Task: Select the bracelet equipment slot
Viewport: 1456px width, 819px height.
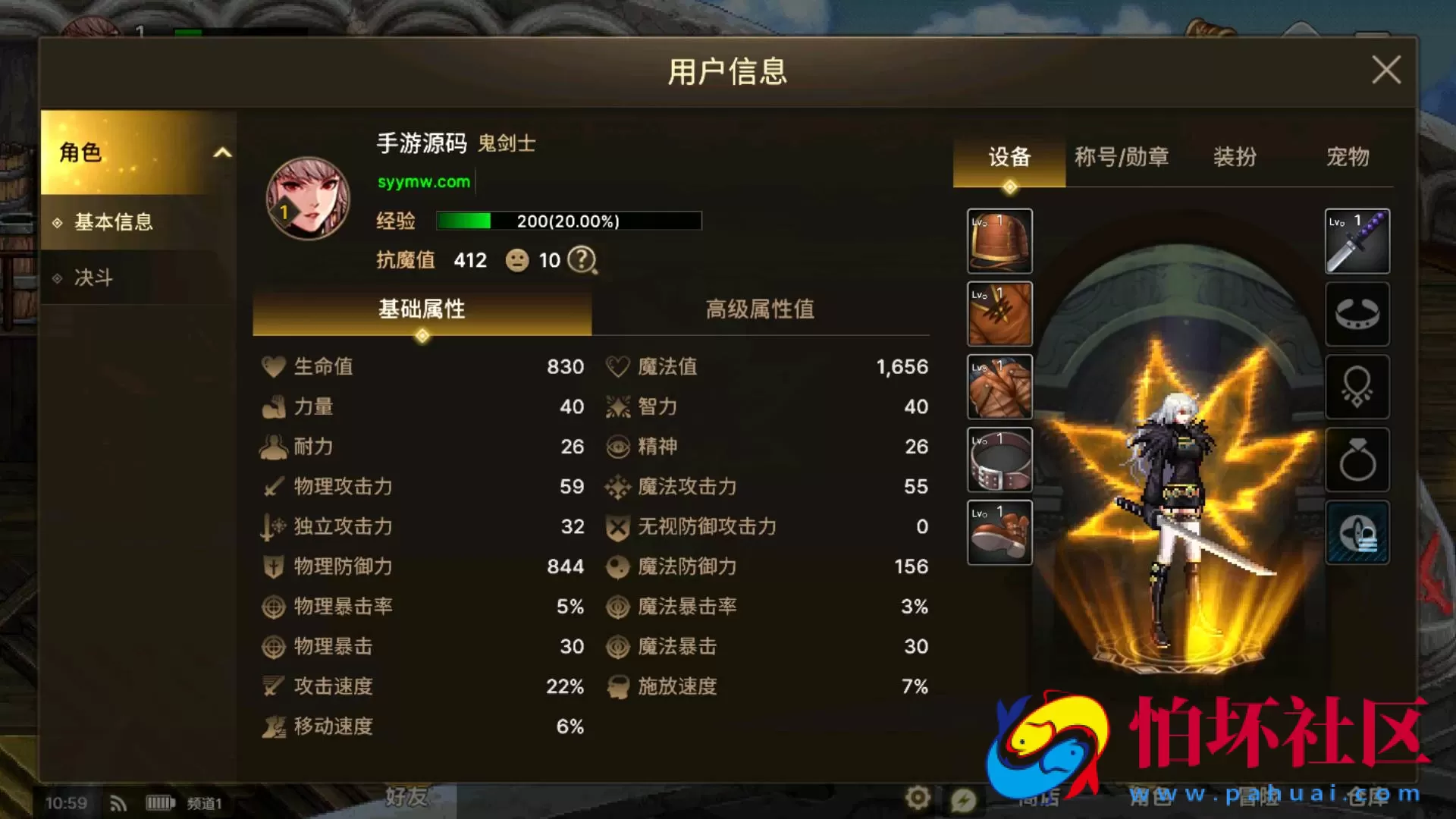Action: pyautogui.click(x=1357, y=315)
